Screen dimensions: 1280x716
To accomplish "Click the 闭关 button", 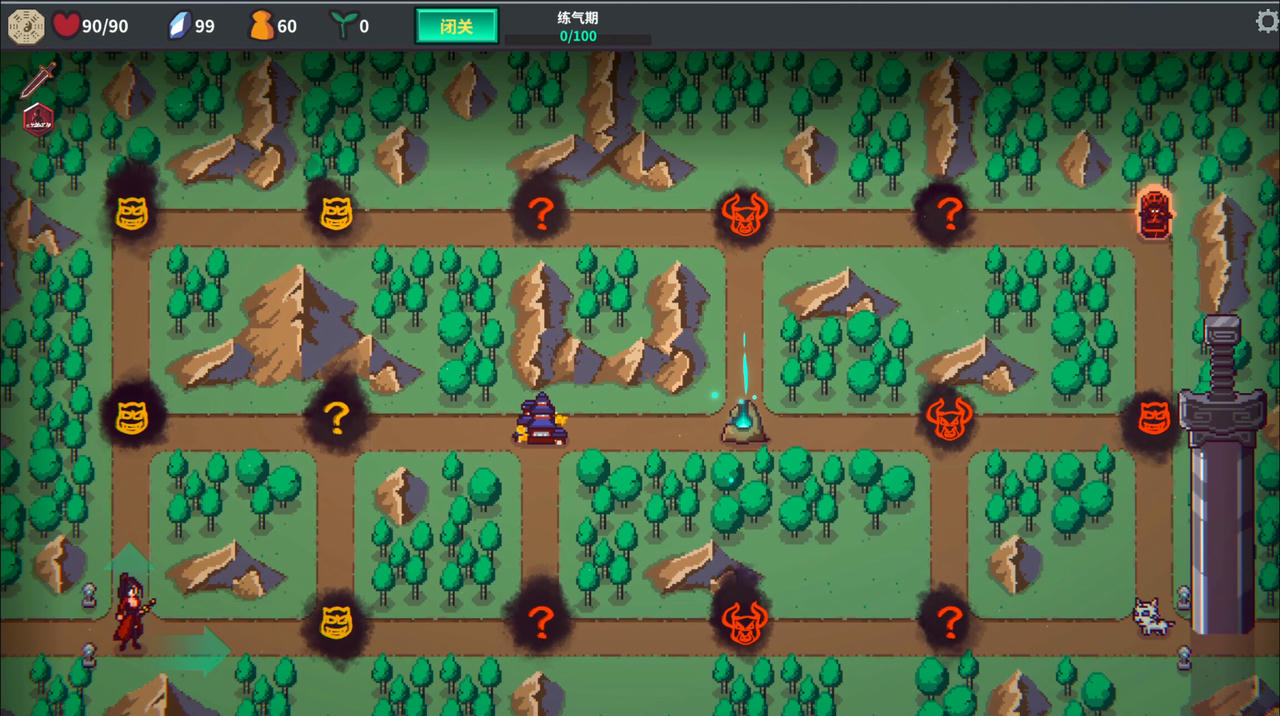I will pyautogui.click(x=456, y=27).
